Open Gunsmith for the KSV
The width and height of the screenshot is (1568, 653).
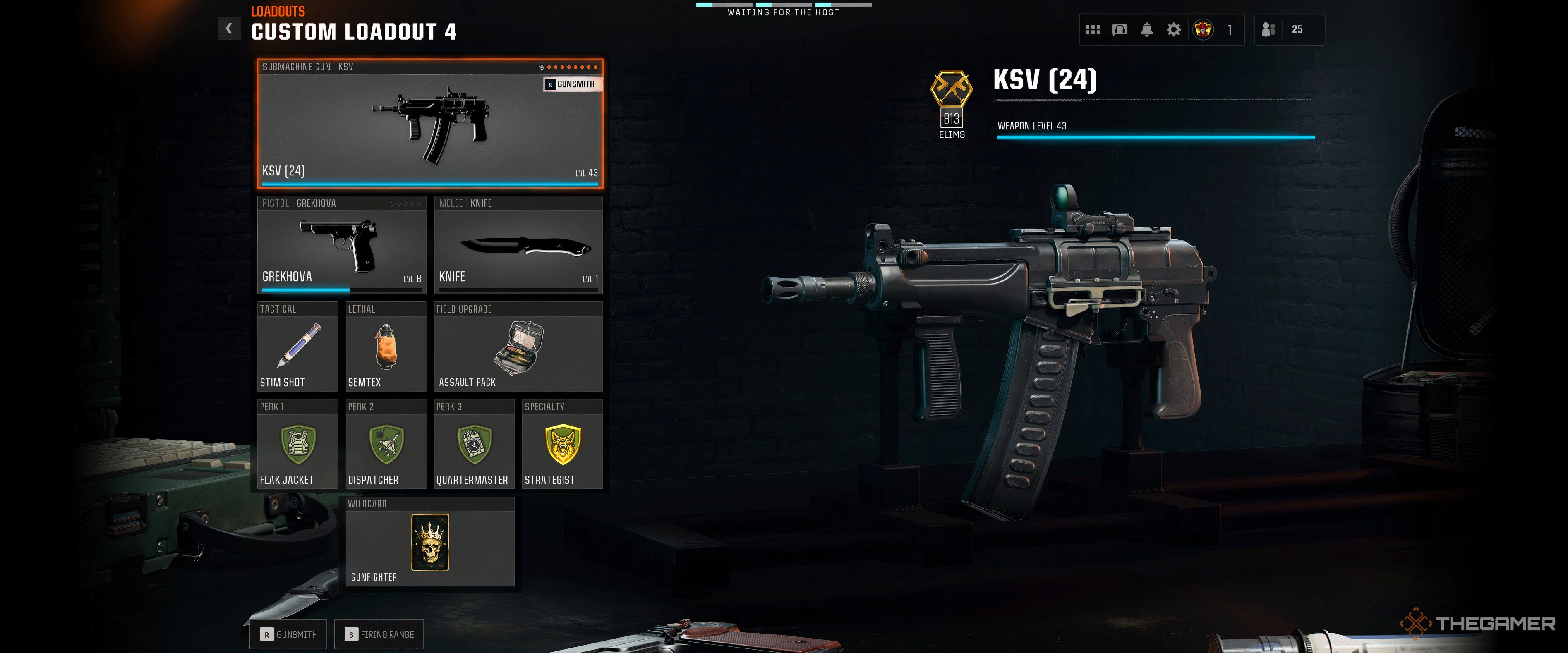pos(571,84)
